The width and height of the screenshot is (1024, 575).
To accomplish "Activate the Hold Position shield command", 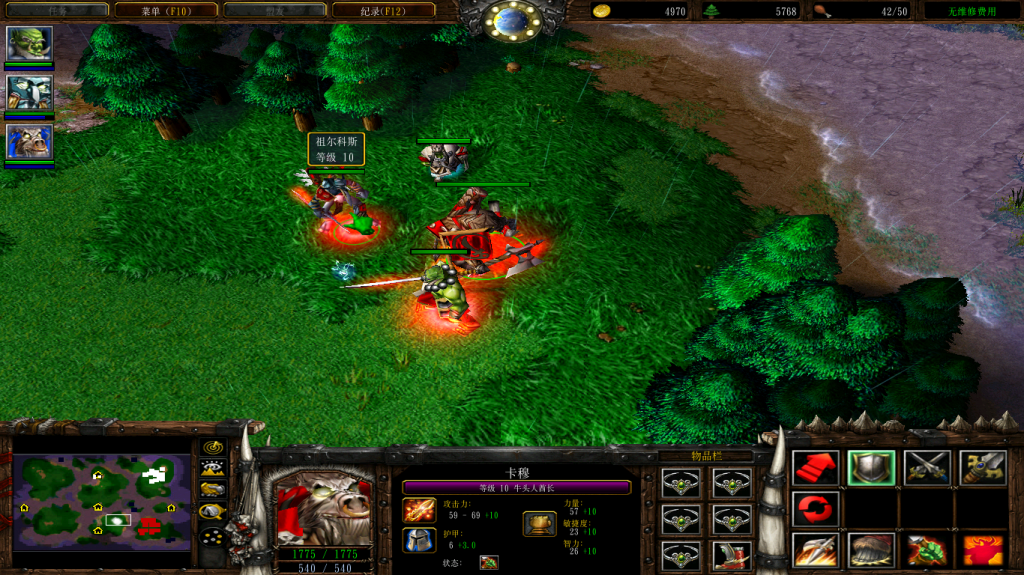I will [x=871, y=467].
